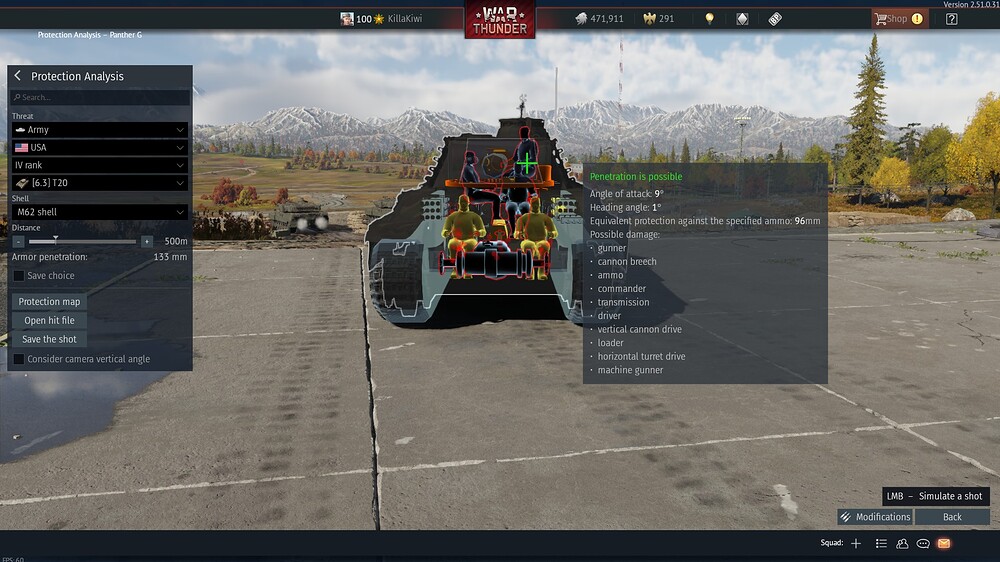Viewport: 1000px width, 562px height.
Task: Open the USA nation dropdown
Action: click(99, 148)
